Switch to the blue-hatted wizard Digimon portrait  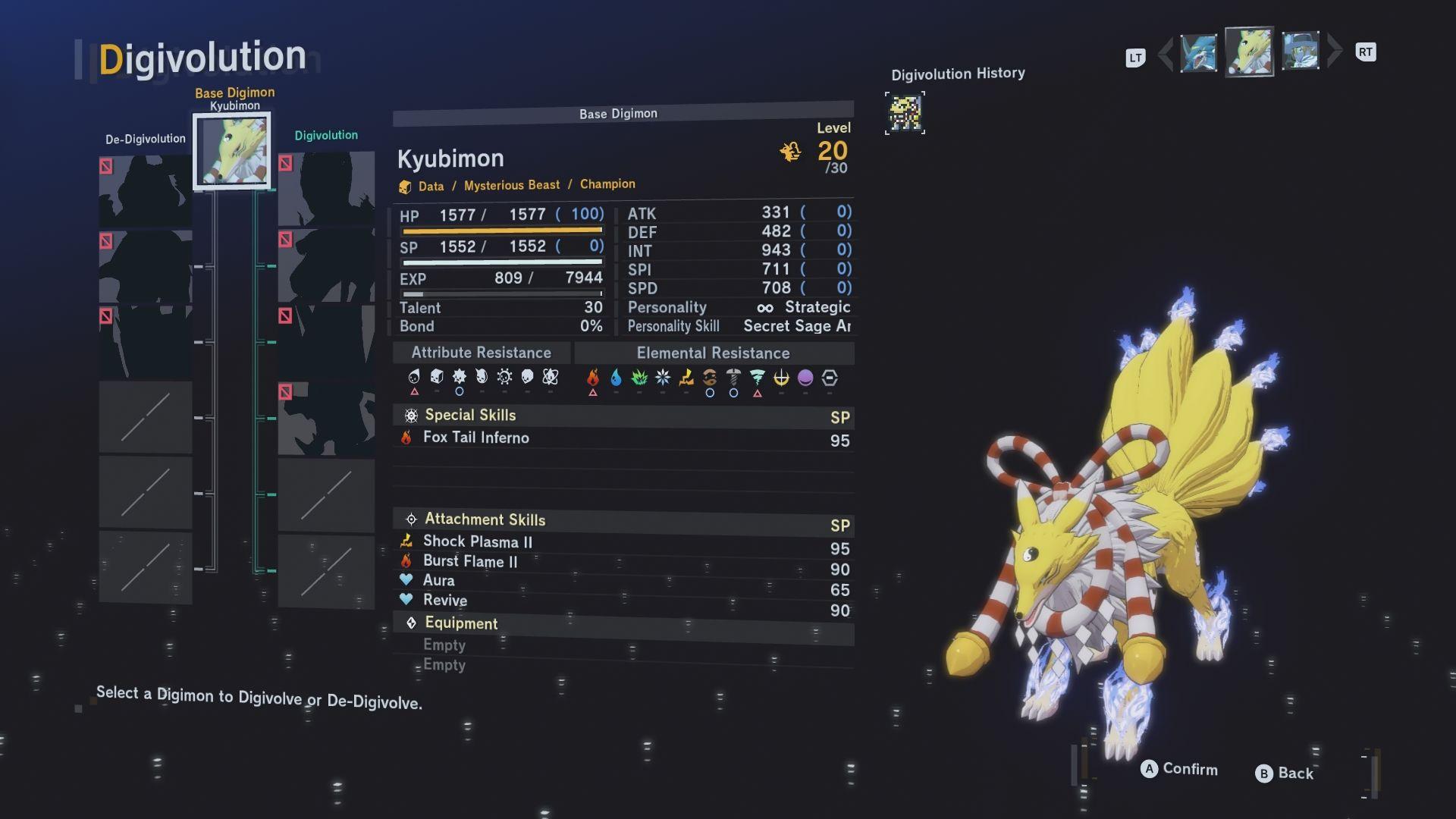pos(1300,52)
